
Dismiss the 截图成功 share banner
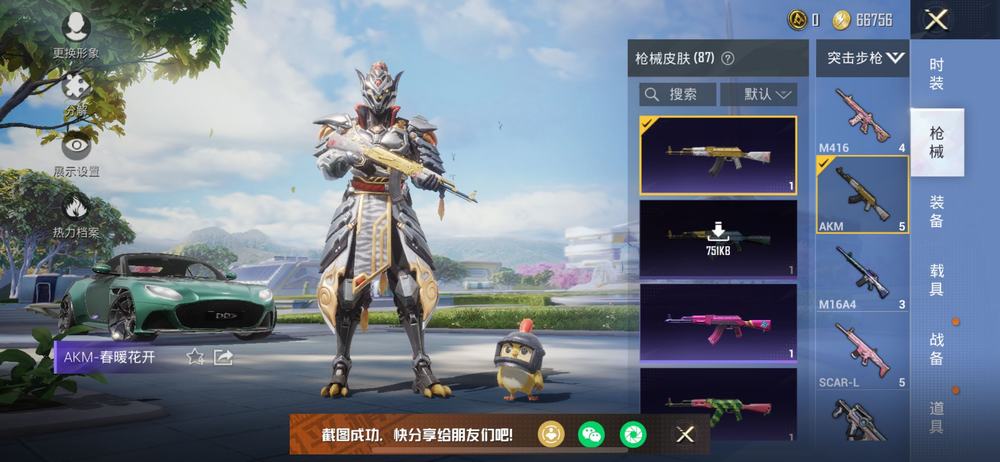point(685,434)
